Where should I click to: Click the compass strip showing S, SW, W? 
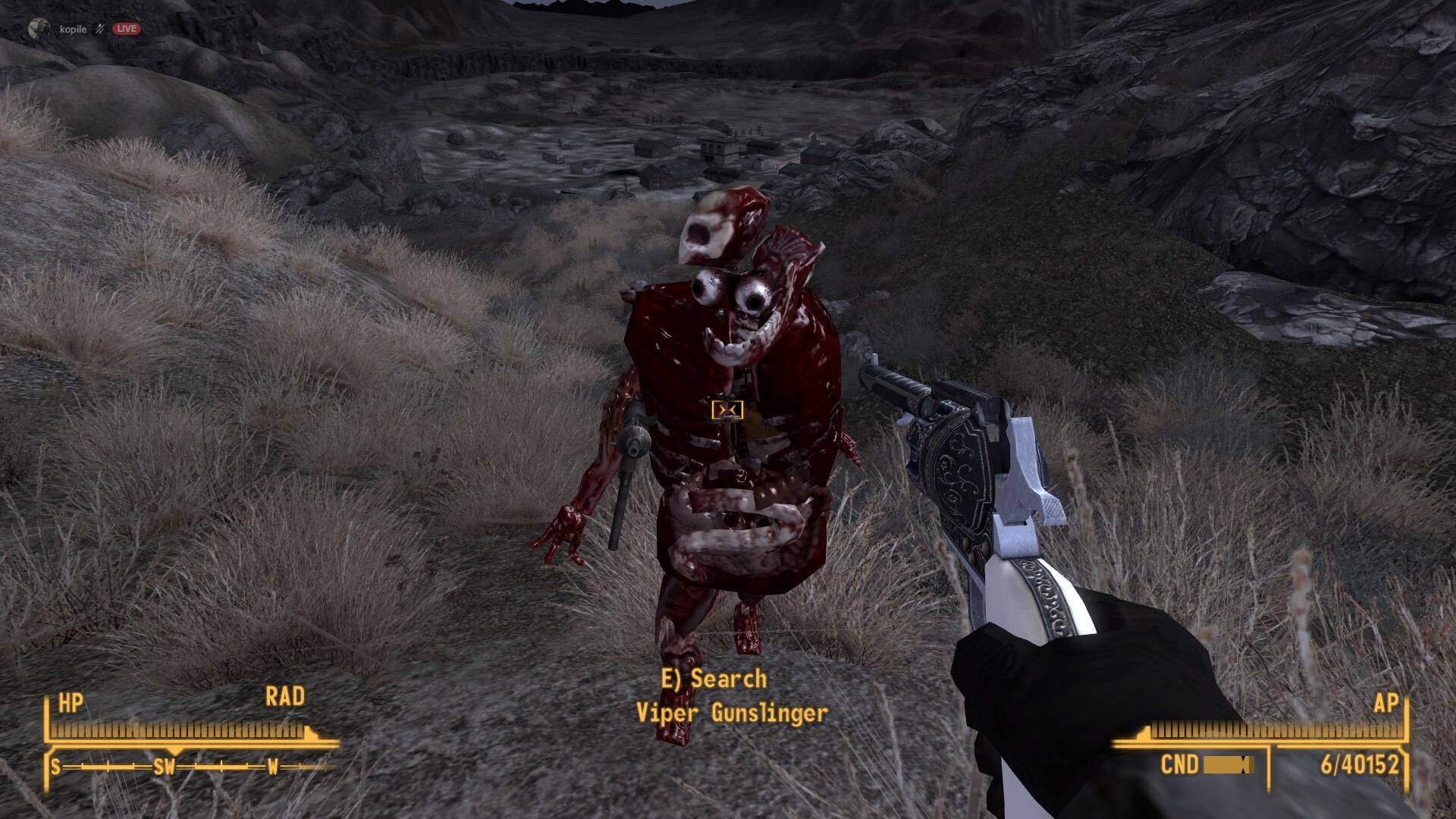tap(190, 767)
